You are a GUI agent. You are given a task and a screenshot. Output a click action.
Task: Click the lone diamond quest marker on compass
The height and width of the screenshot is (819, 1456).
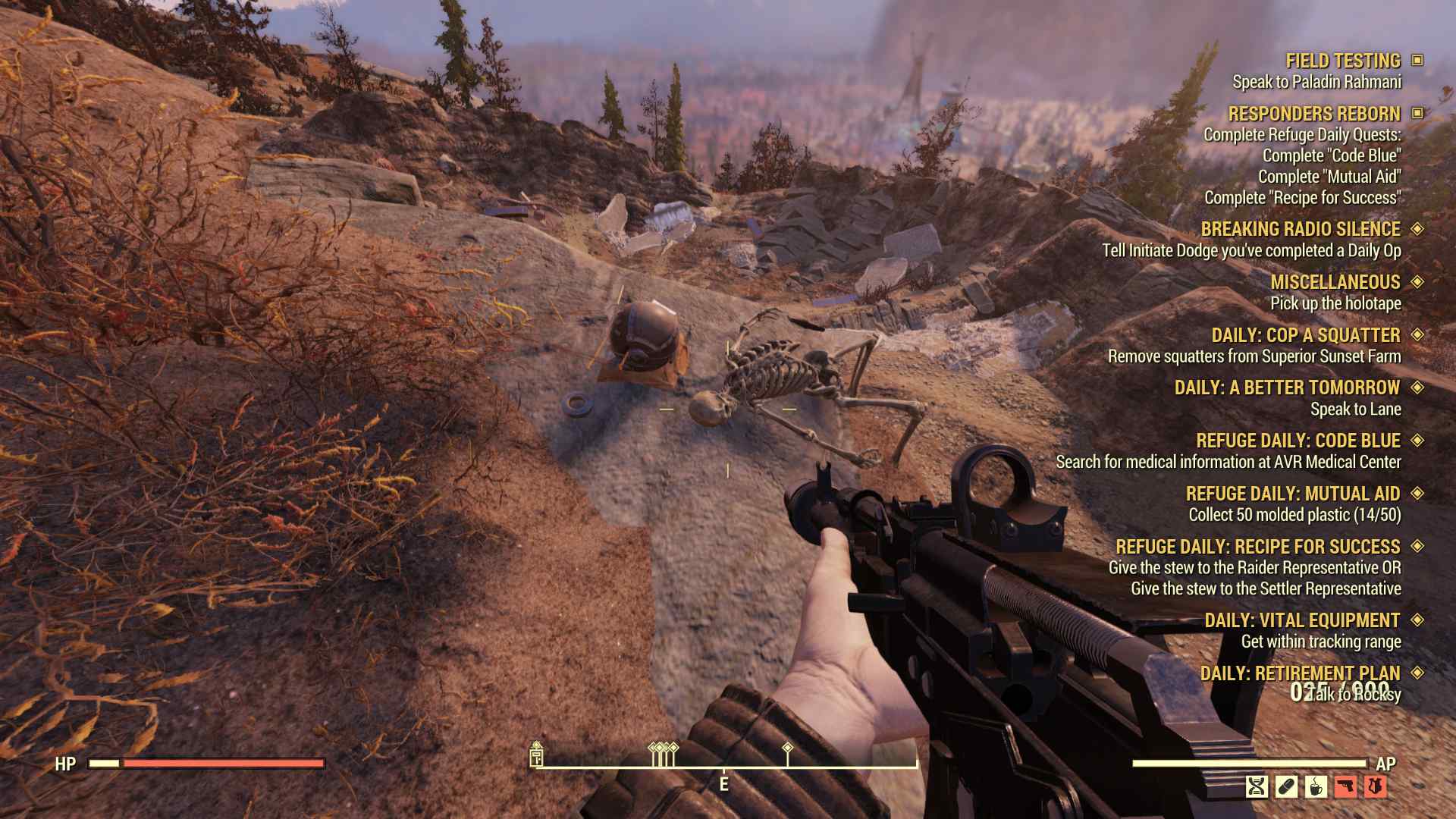click(x=787, y=748)
